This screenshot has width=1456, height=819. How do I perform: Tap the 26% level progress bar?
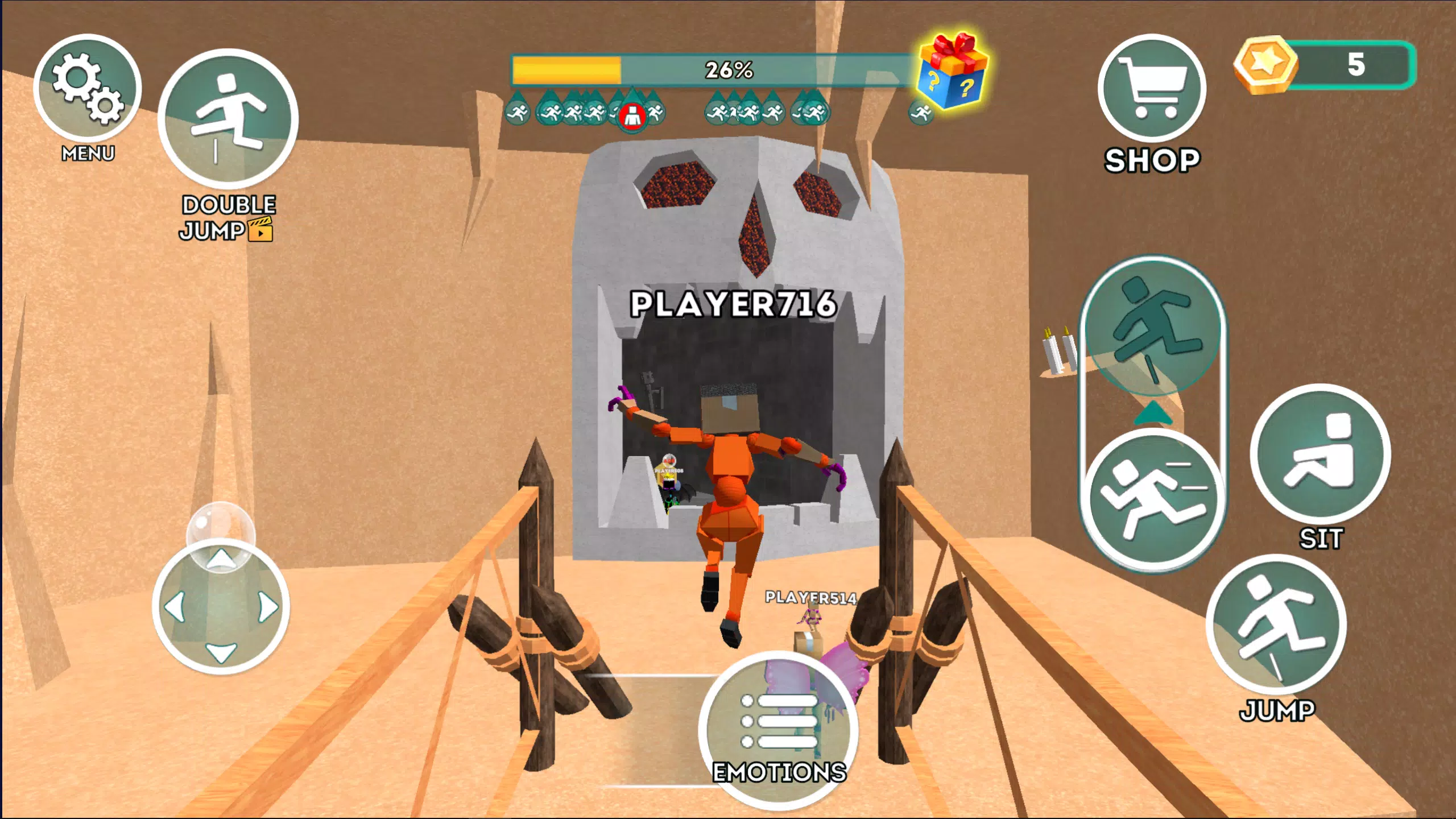pos(728,69)
